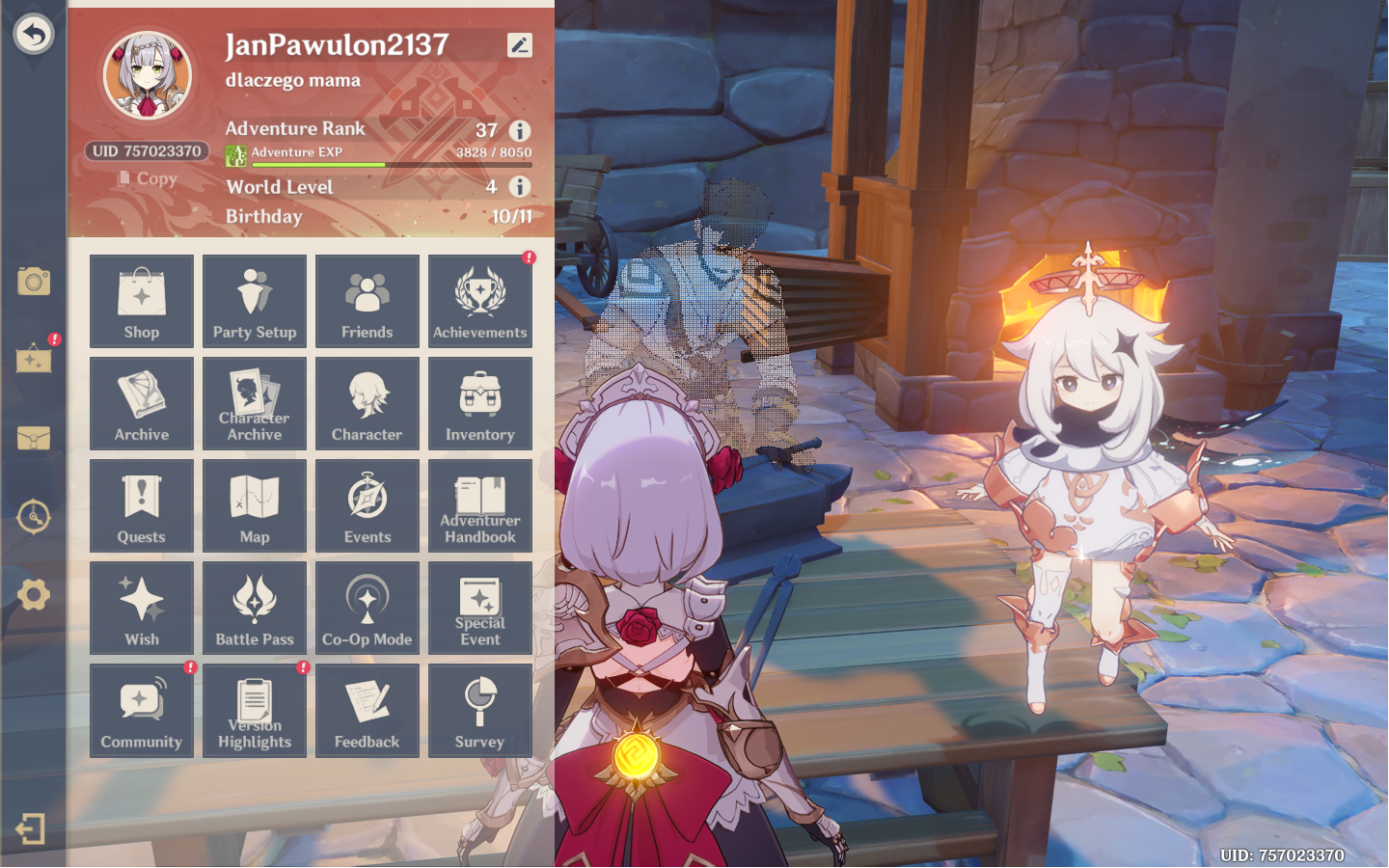Open the Inventory bag

479,403
